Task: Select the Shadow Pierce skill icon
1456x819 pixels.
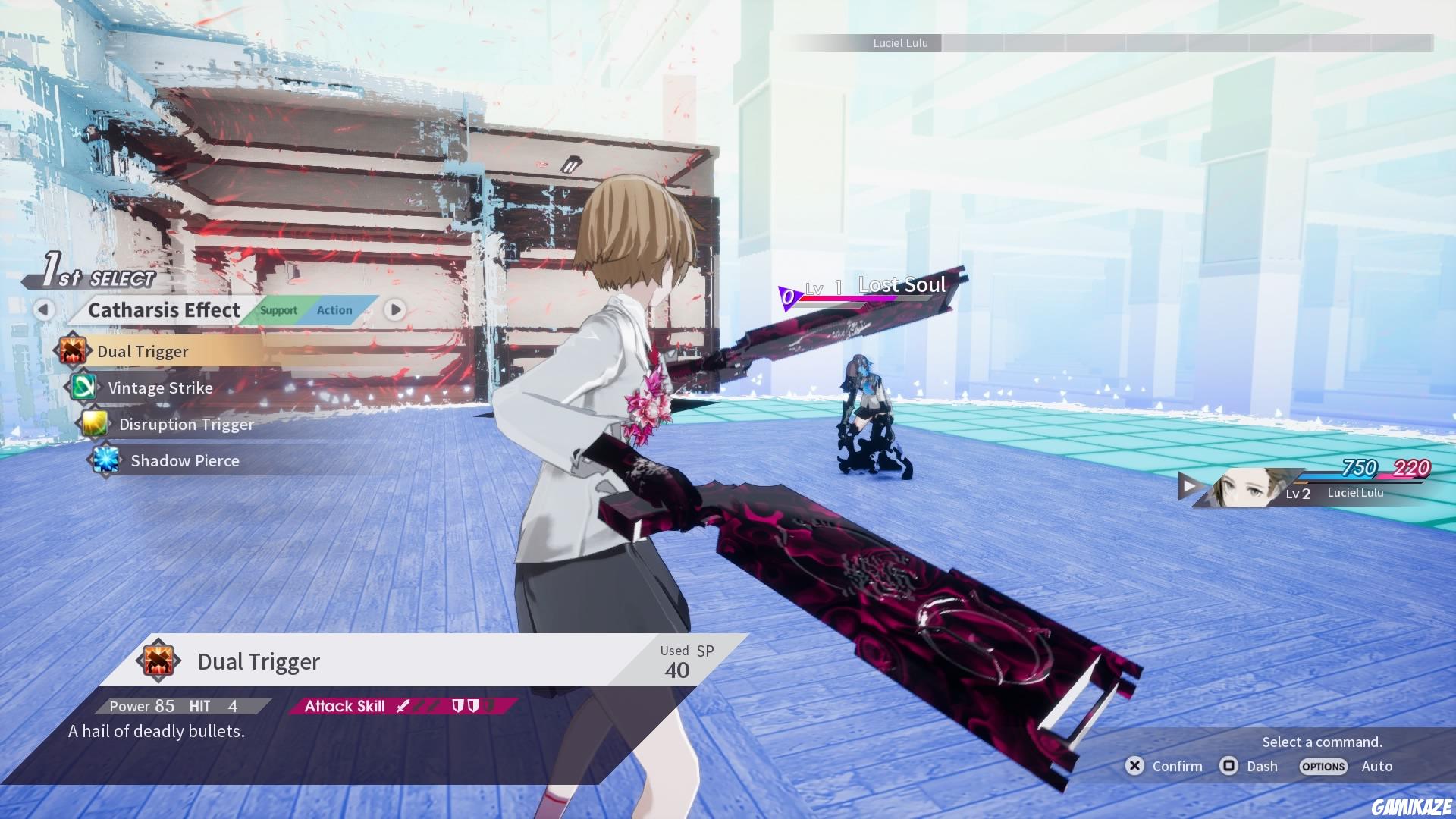Action: [106, 460]
